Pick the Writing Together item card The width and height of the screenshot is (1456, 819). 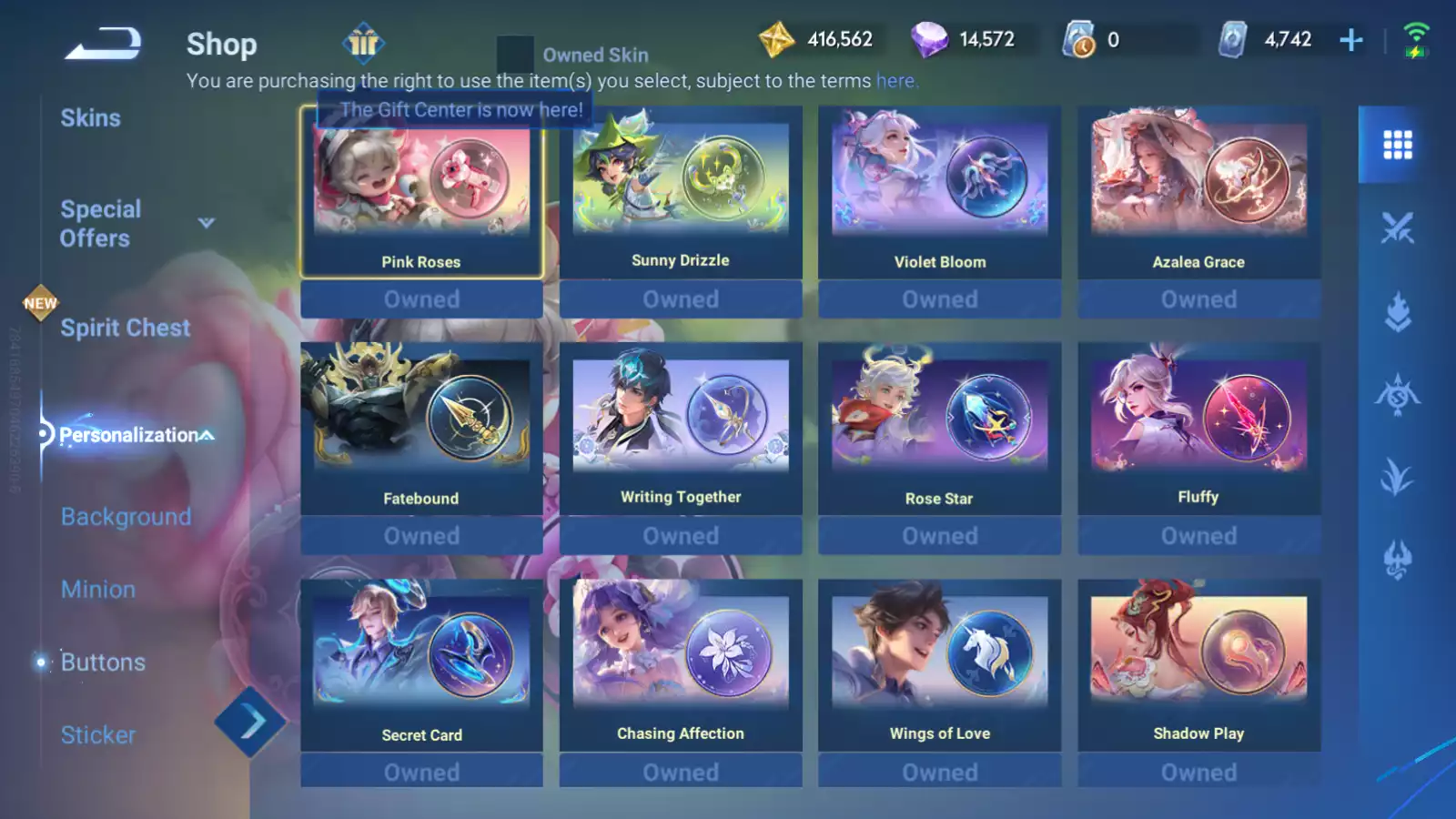[681, 429]
